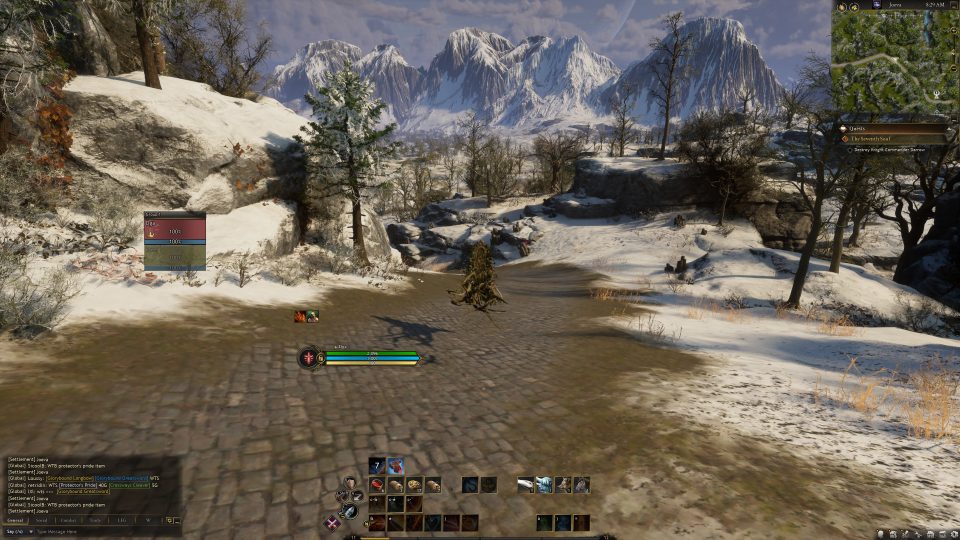Click the Glorybound Longbow item link

[68, 478]
